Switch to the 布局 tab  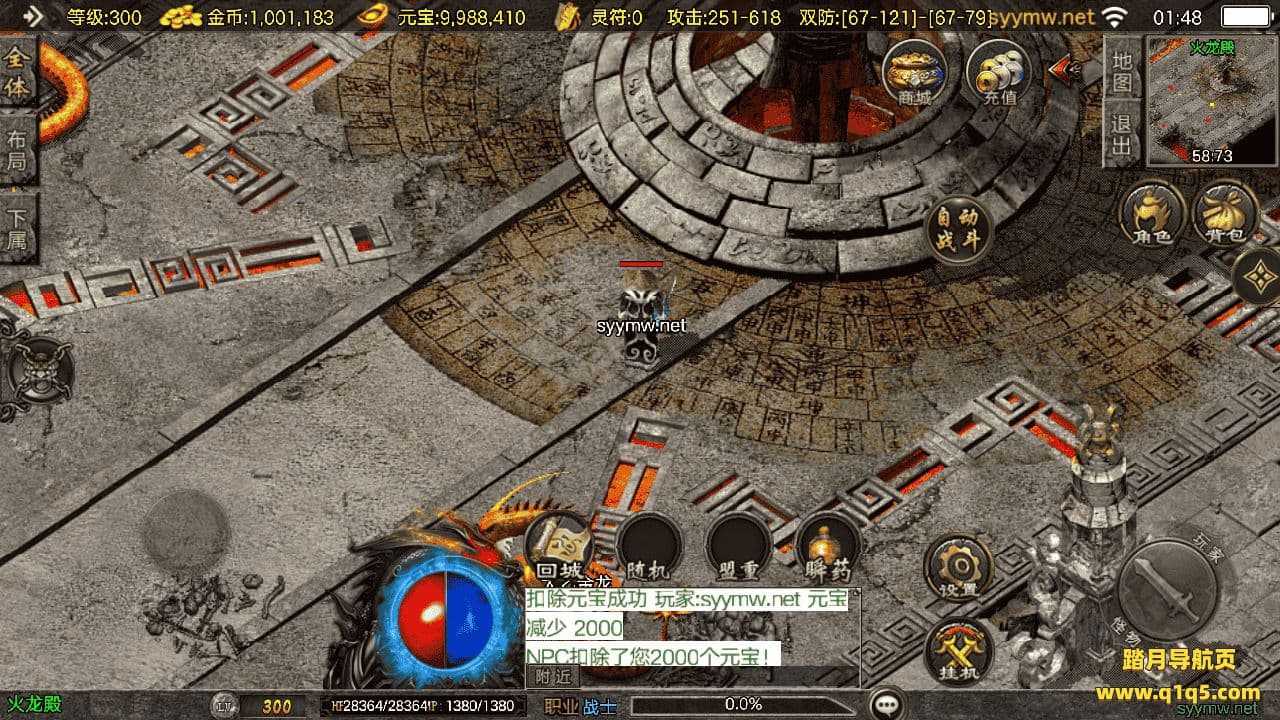point(17,149)
